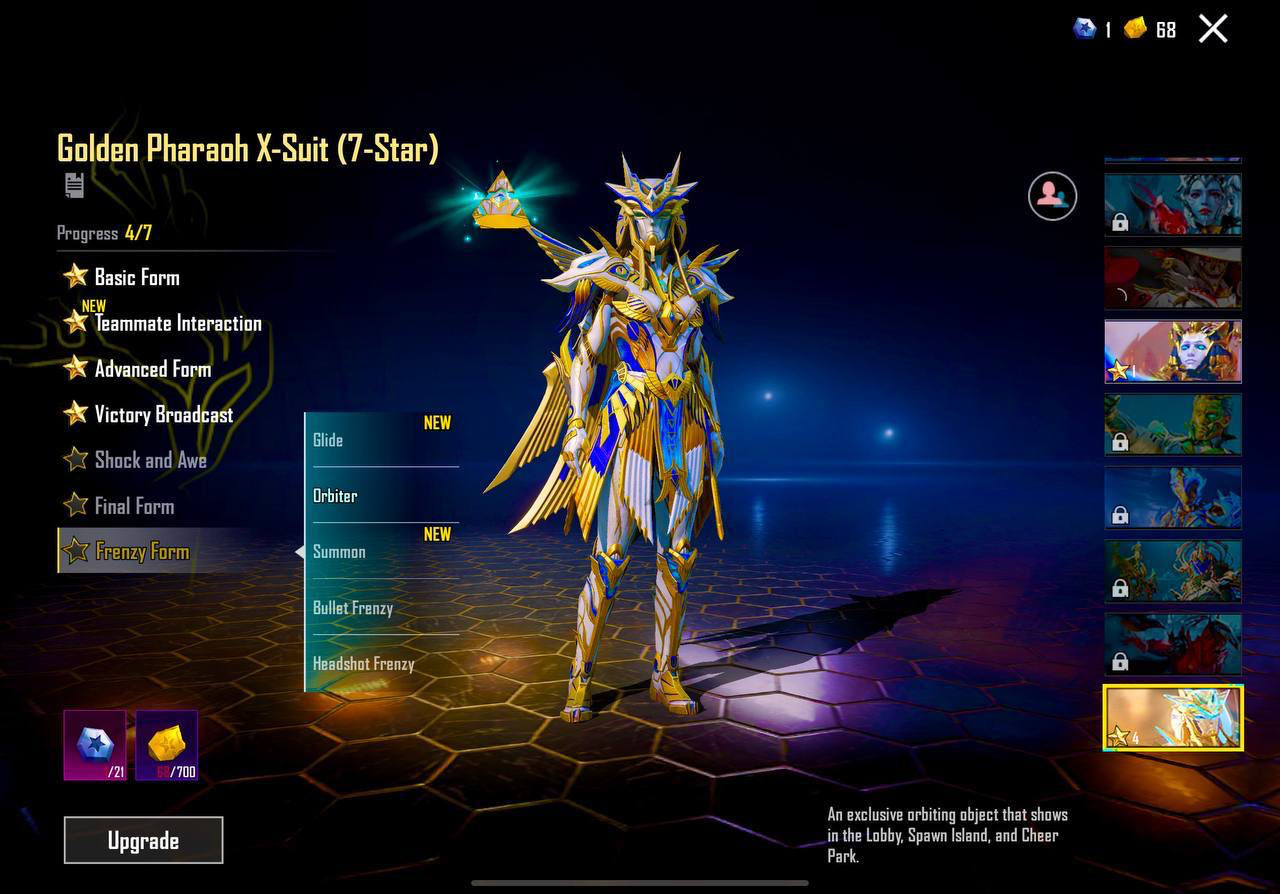The height and width of the screenshot is (894, 1280).
Task: Close the X-Suit screen
Action: tap(1213, 29)
